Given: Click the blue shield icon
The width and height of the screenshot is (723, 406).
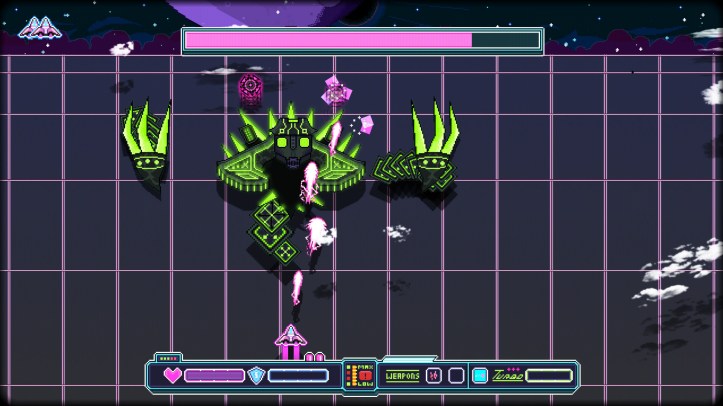Looking at the screenshot, I should 257,376.
